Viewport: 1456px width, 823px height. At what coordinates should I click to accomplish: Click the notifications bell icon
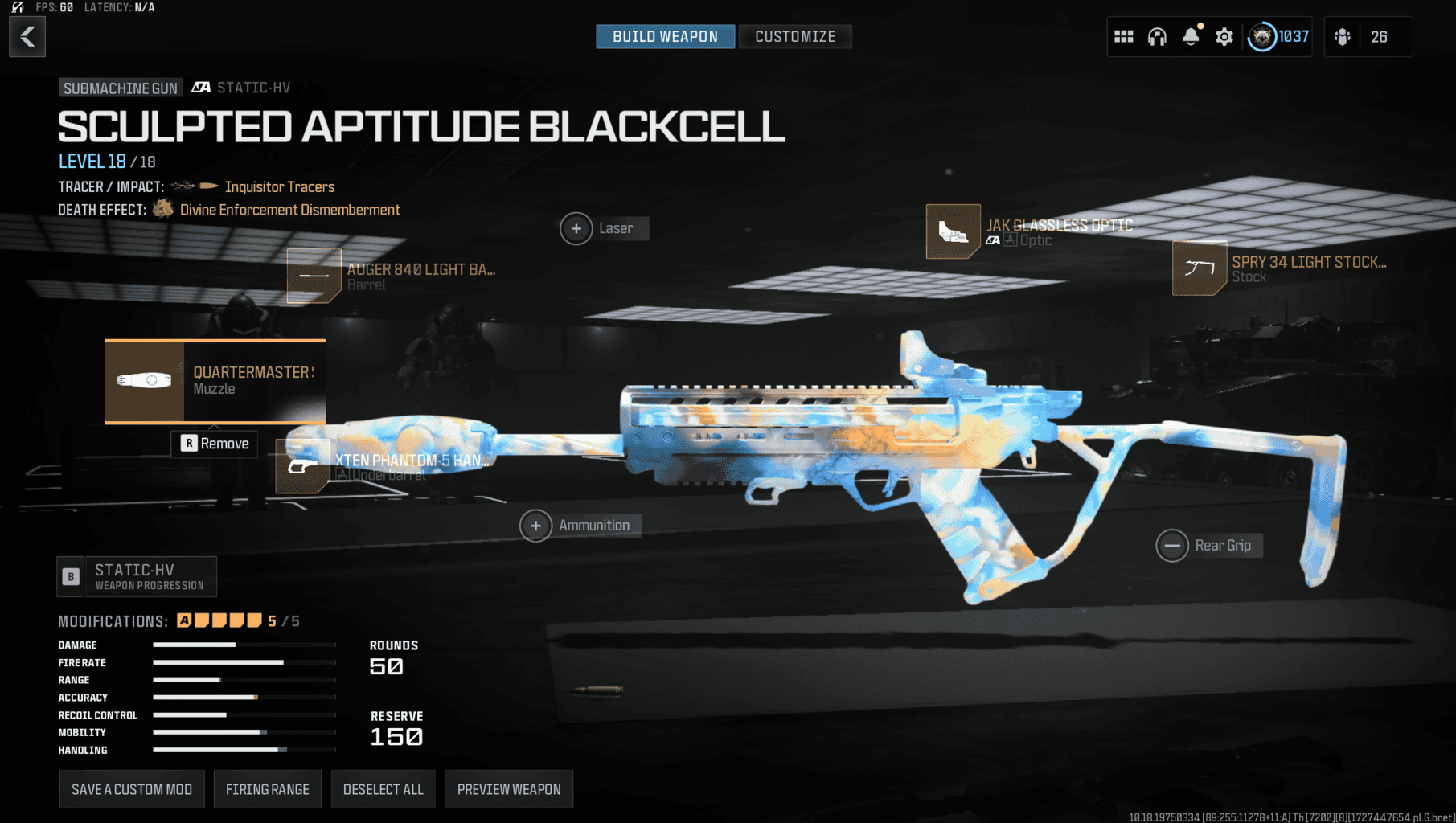(x=1189, y=36)
